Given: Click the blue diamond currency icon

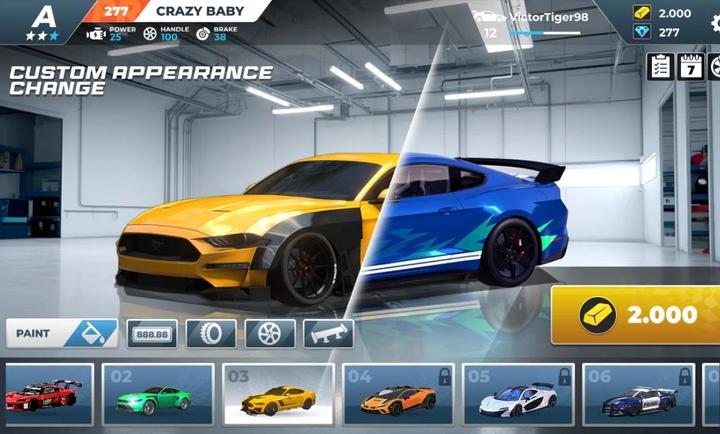Looking at the screenshot, I should 641,32.
